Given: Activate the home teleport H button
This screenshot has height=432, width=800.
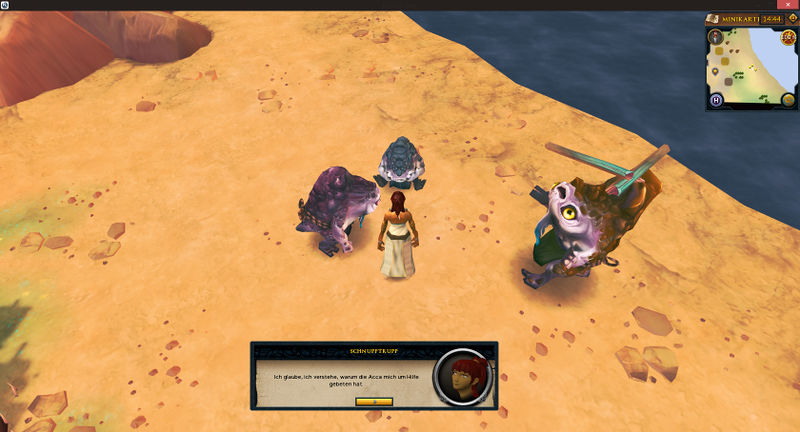Looking at the screenshot, I should click(716, 99).
